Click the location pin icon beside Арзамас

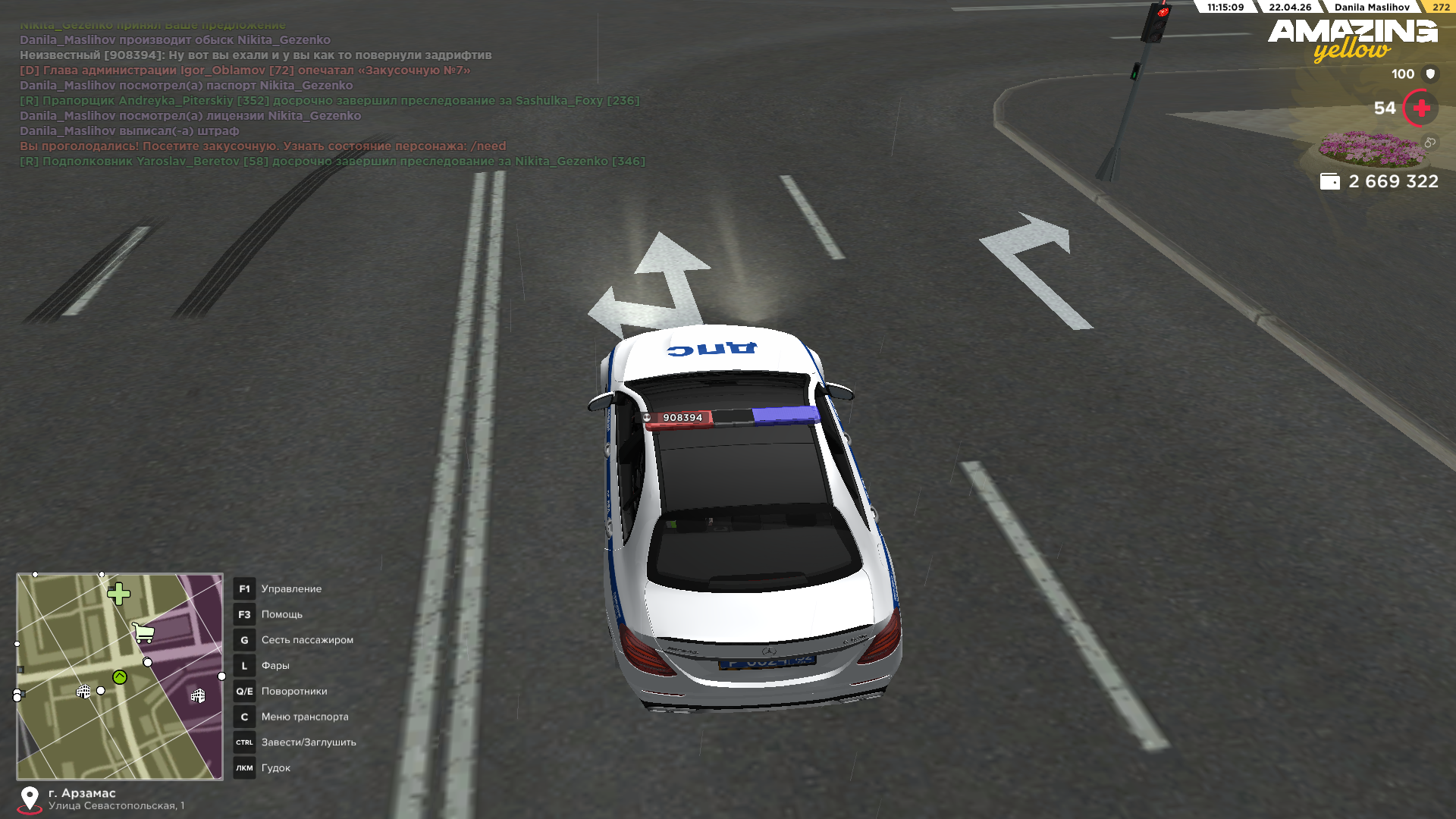[30, 799]
